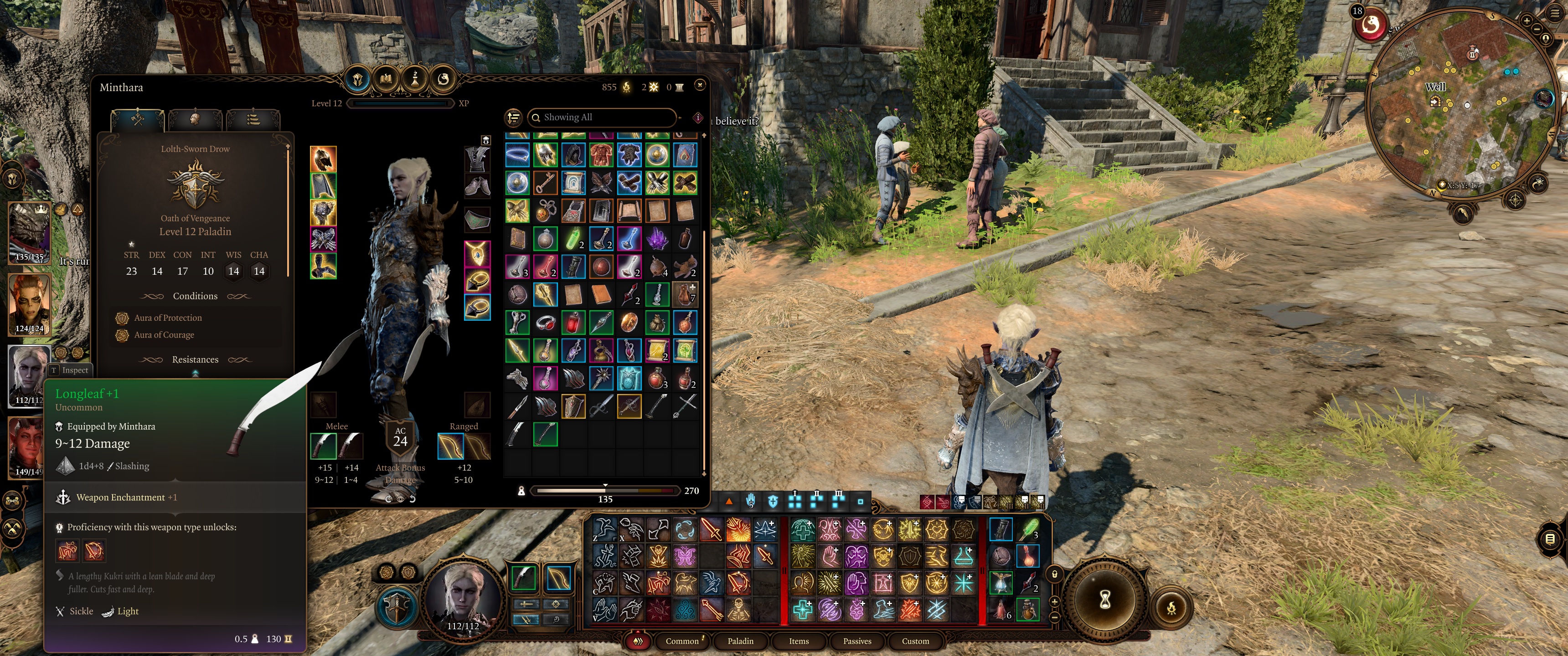Open the campfire long rest button
The height and width of the screenshot is (656, 1568).
coord(1171,607)
